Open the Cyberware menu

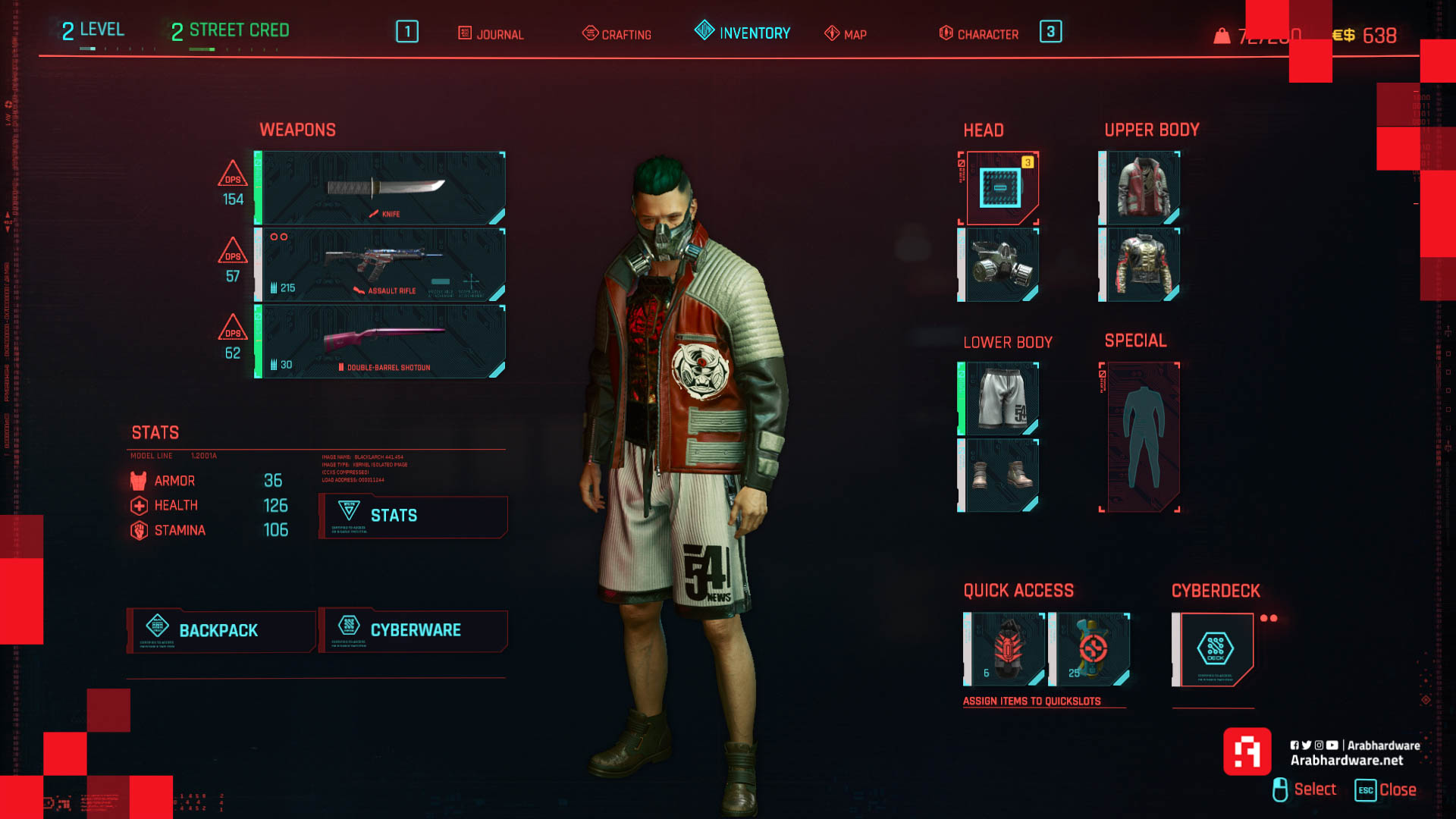coord(413,630)
